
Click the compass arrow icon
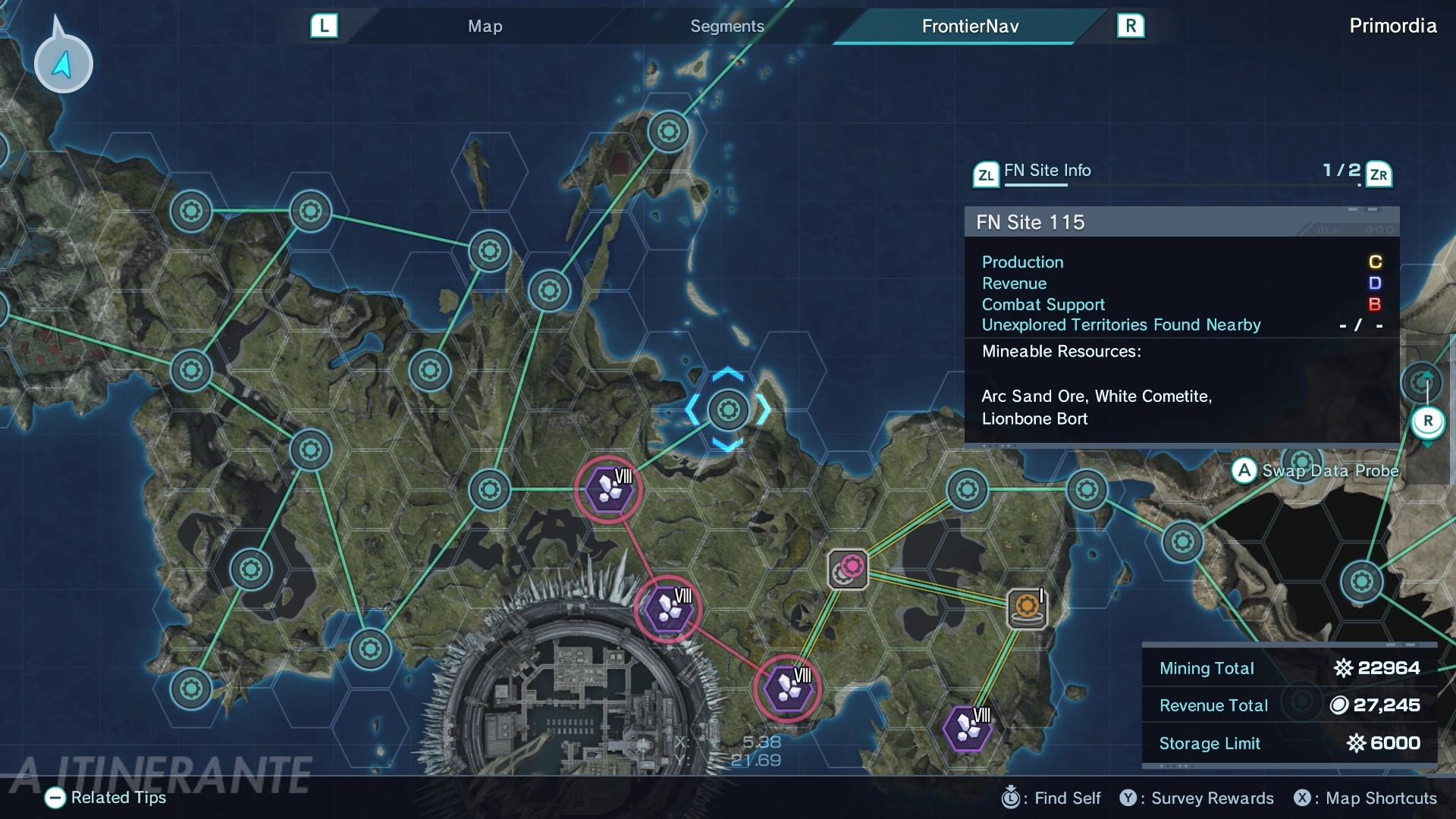tap(63, 64)
